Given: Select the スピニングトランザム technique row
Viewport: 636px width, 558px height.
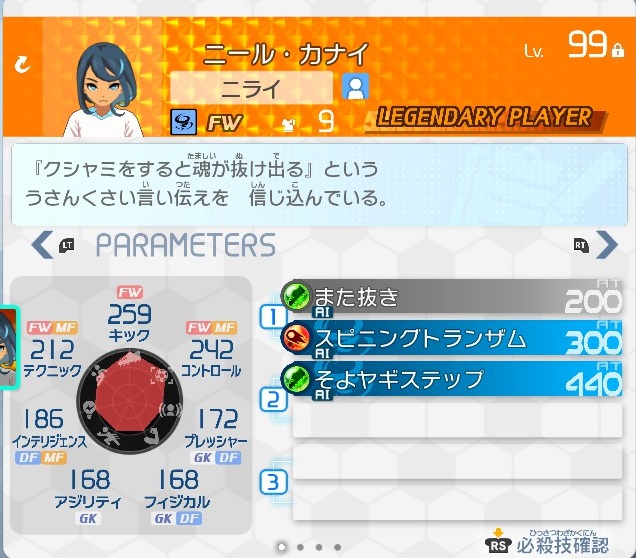Looking at the screenshot, I should click(452, 339).
